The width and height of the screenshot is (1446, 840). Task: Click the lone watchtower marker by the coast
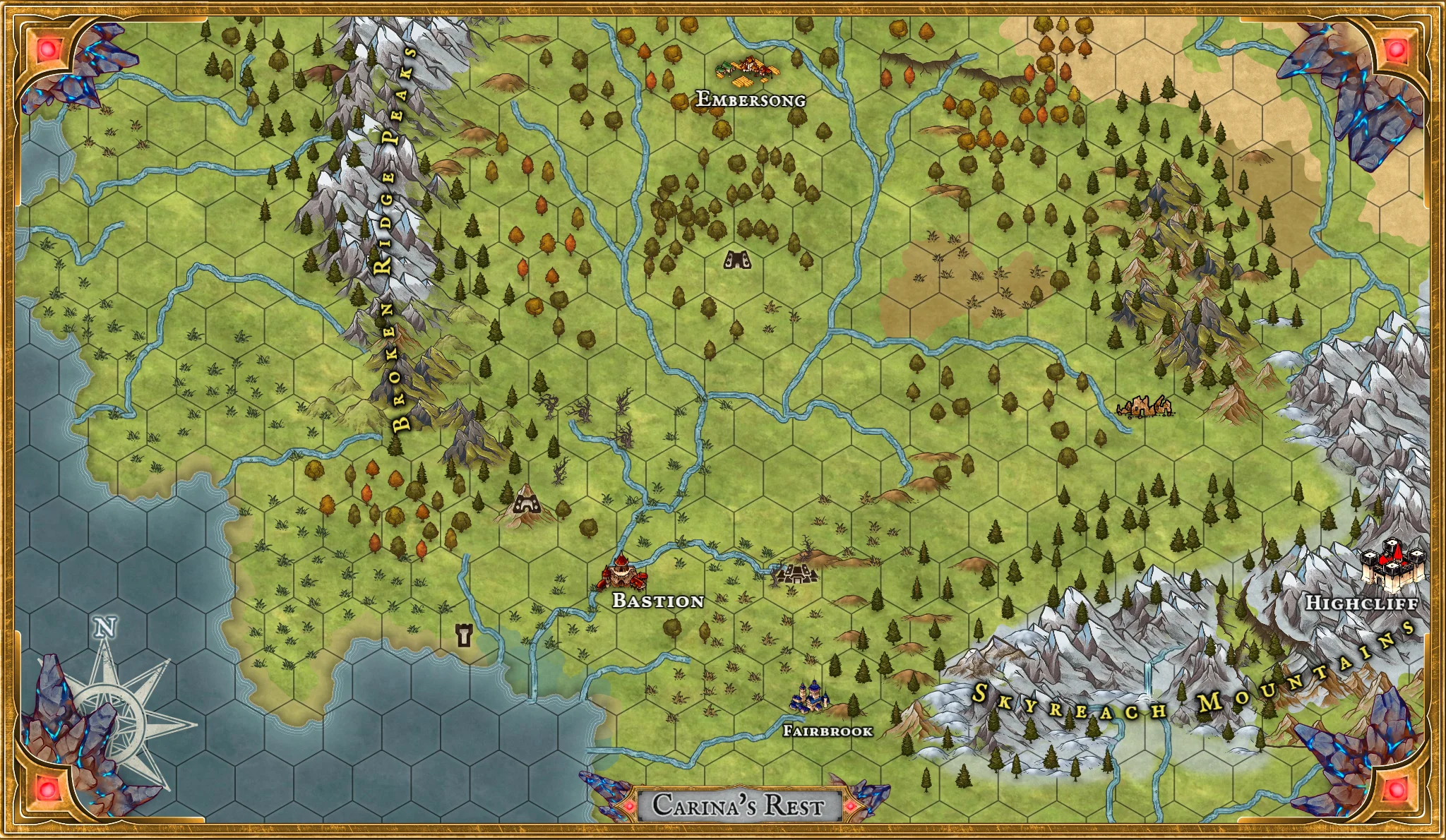point(464,635)
